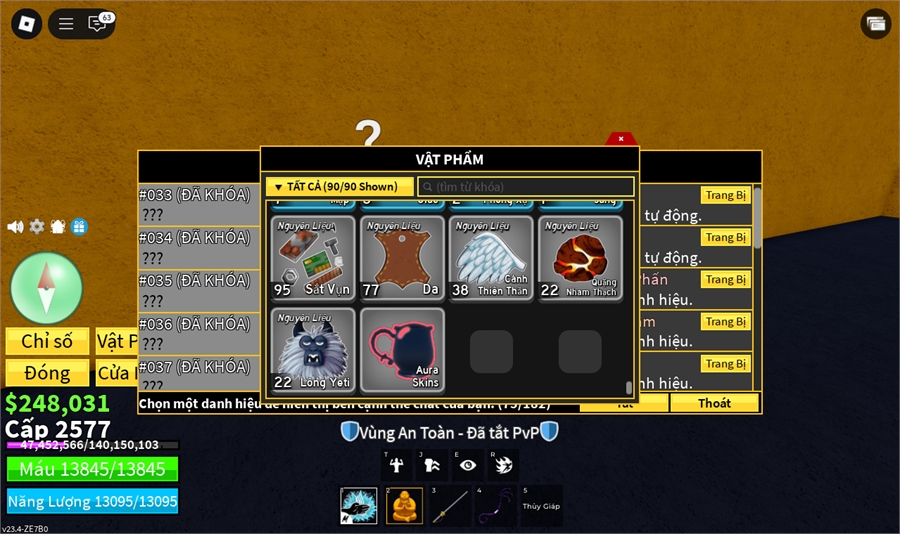
Task: Open the Tất Cả filter dropdown
Action: tap(340, 187)
